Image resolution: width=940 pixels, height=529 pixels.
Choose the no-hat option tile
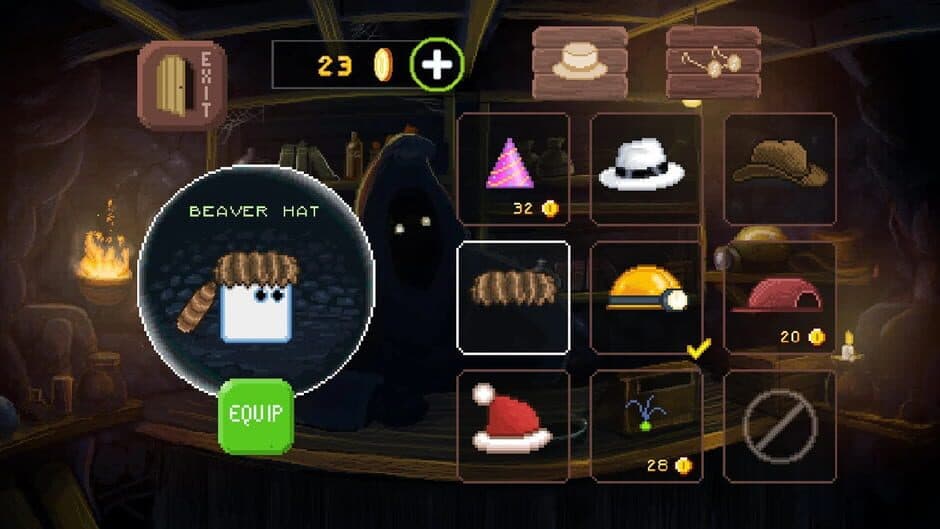780,426
